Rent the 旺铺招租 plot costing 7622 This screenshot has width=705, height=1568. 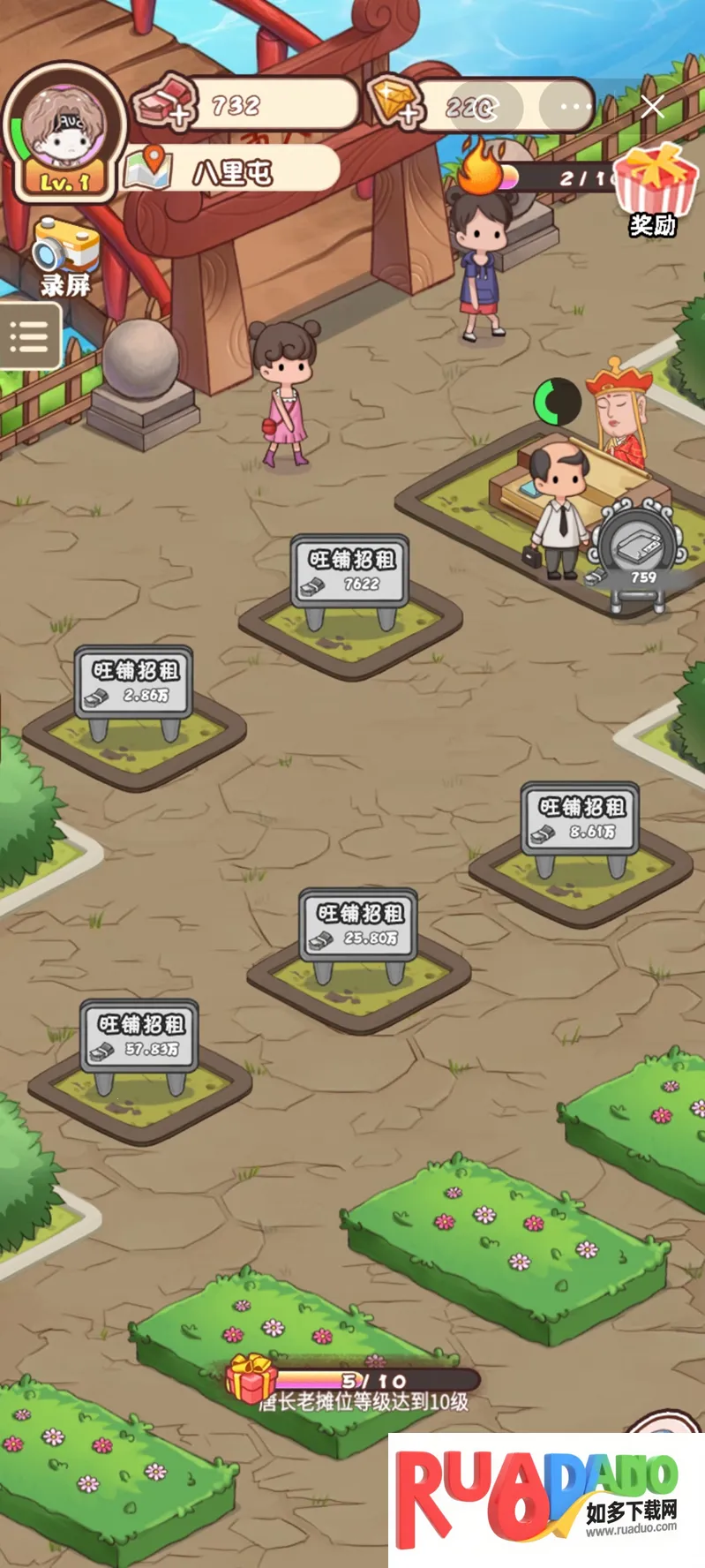(350, 572)
